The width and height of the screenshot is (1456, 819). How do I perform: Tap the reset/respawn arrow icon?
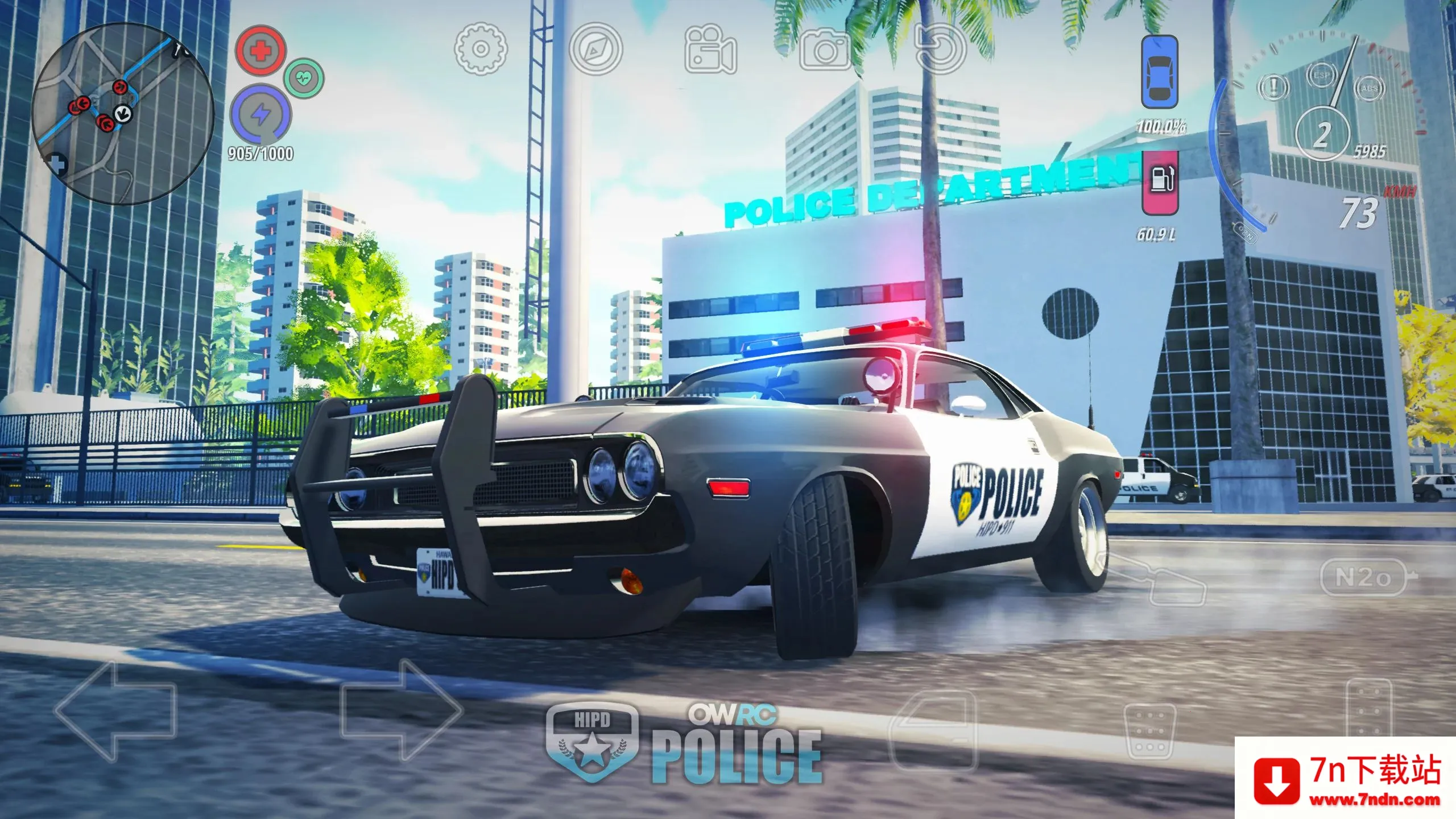pyautogui.click(x=940, y=50)
